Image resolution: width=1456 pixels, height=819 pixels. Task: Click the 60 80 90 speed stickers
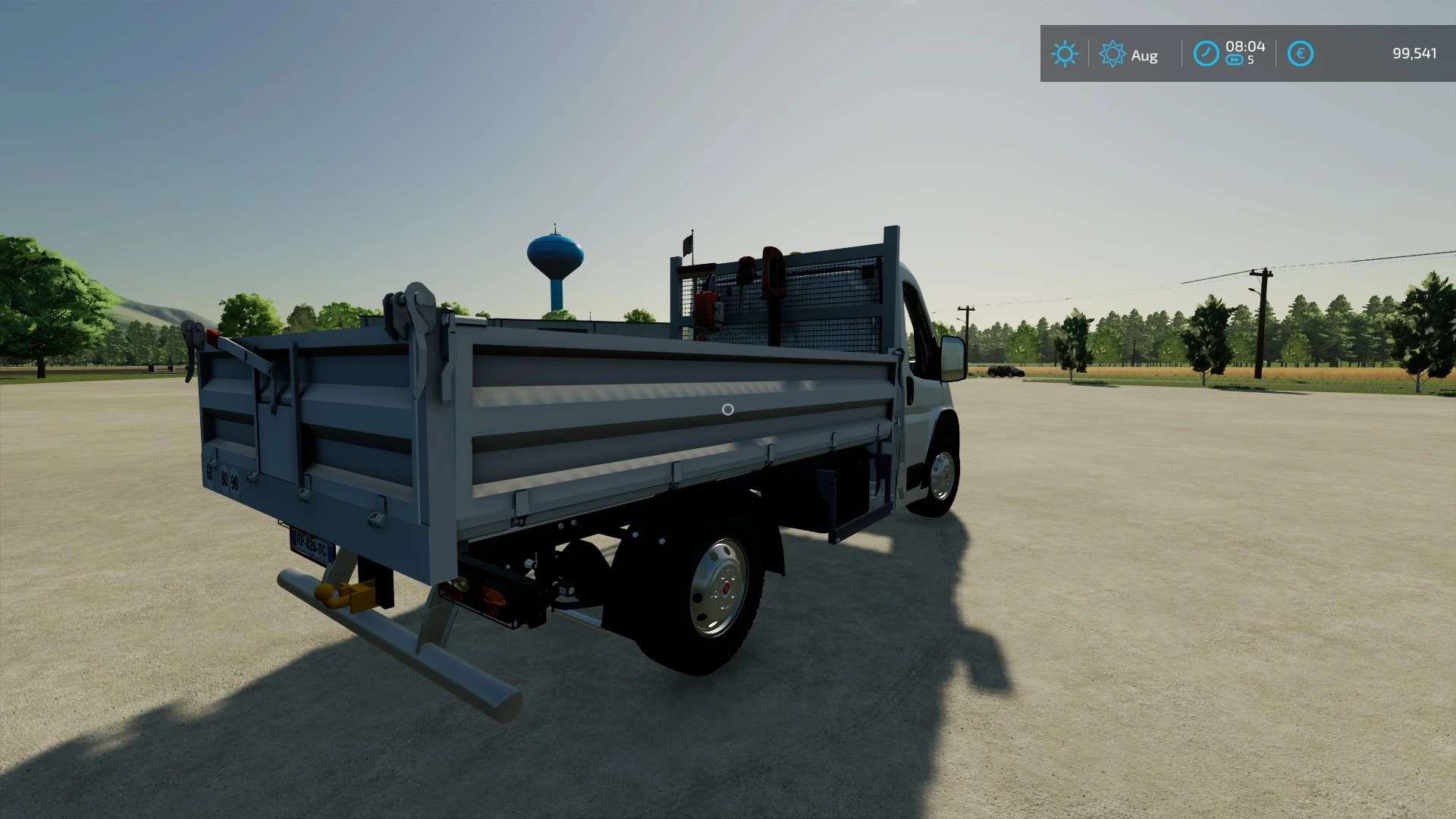click(223, 478)
